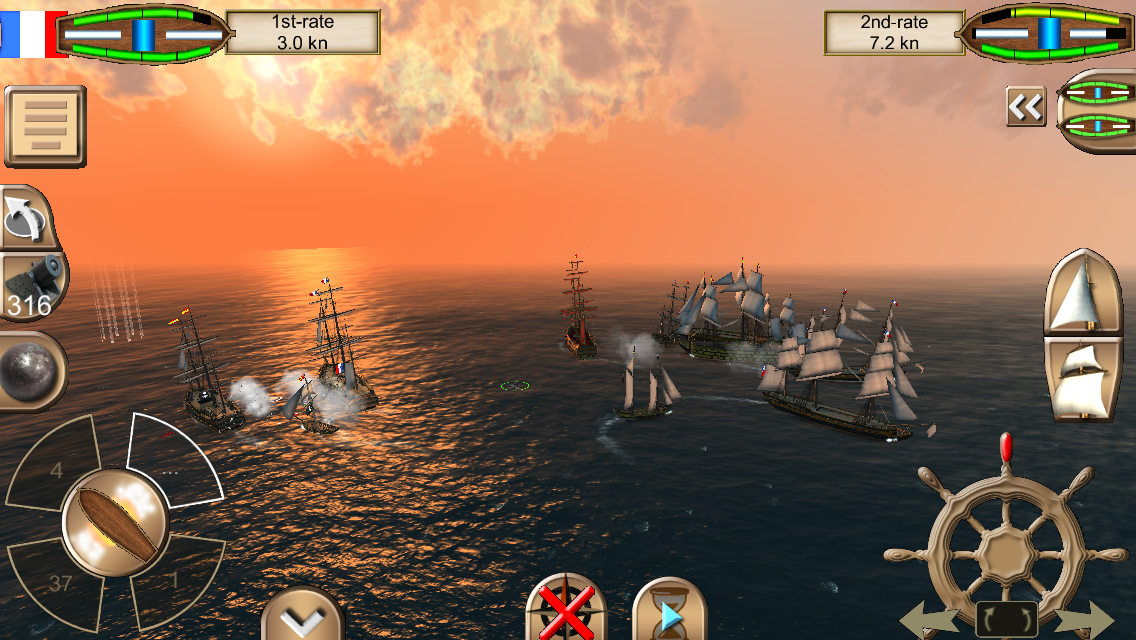Choose the round cannonball ammunition
This screenshot has width=1136, height=640.
32,371
